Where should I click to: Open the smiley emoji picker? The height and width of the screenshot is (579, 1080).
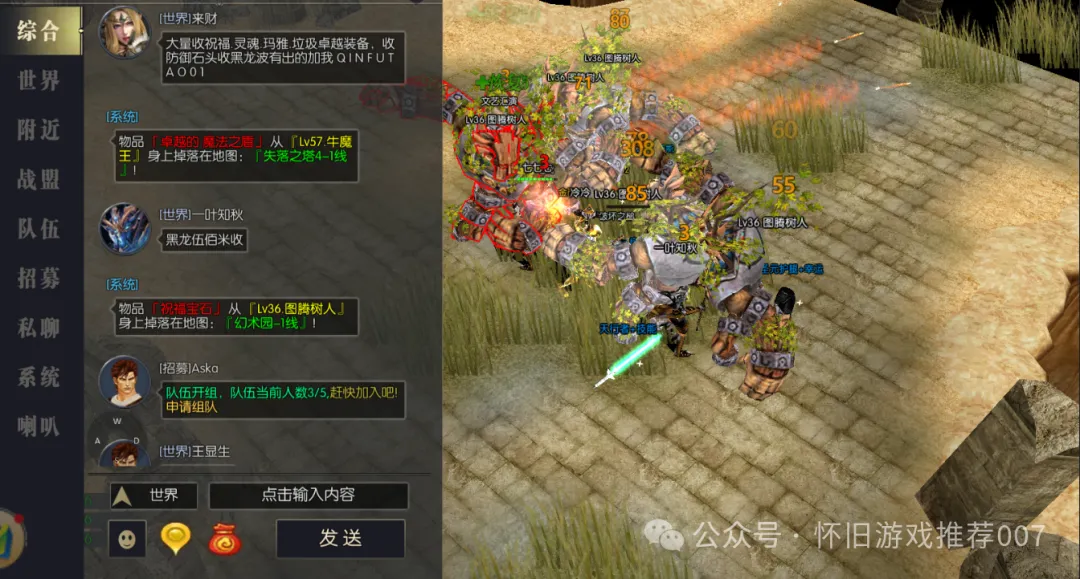127,539
